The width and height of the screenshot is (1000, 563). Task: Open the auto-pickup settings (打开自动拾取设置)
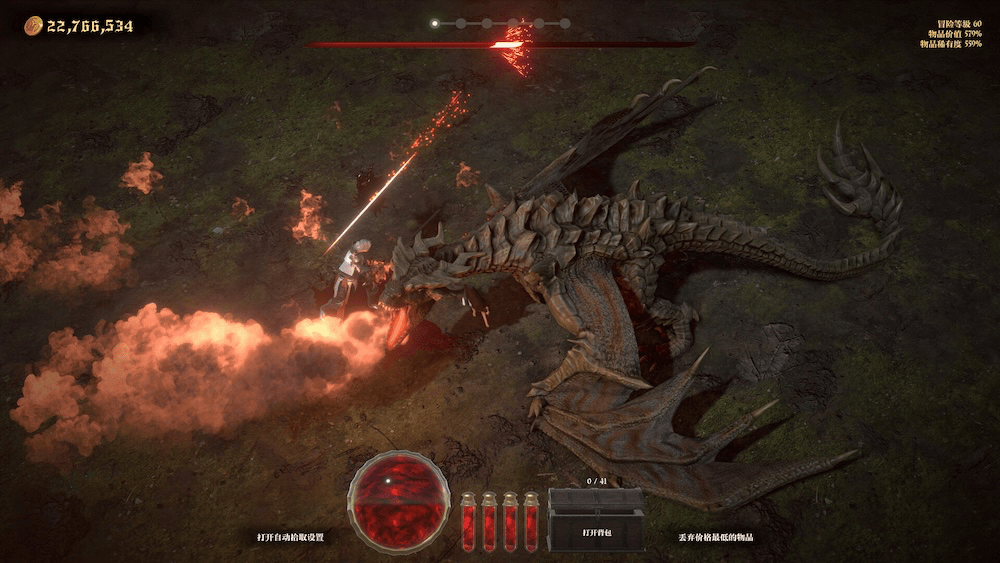coord(290,537)
